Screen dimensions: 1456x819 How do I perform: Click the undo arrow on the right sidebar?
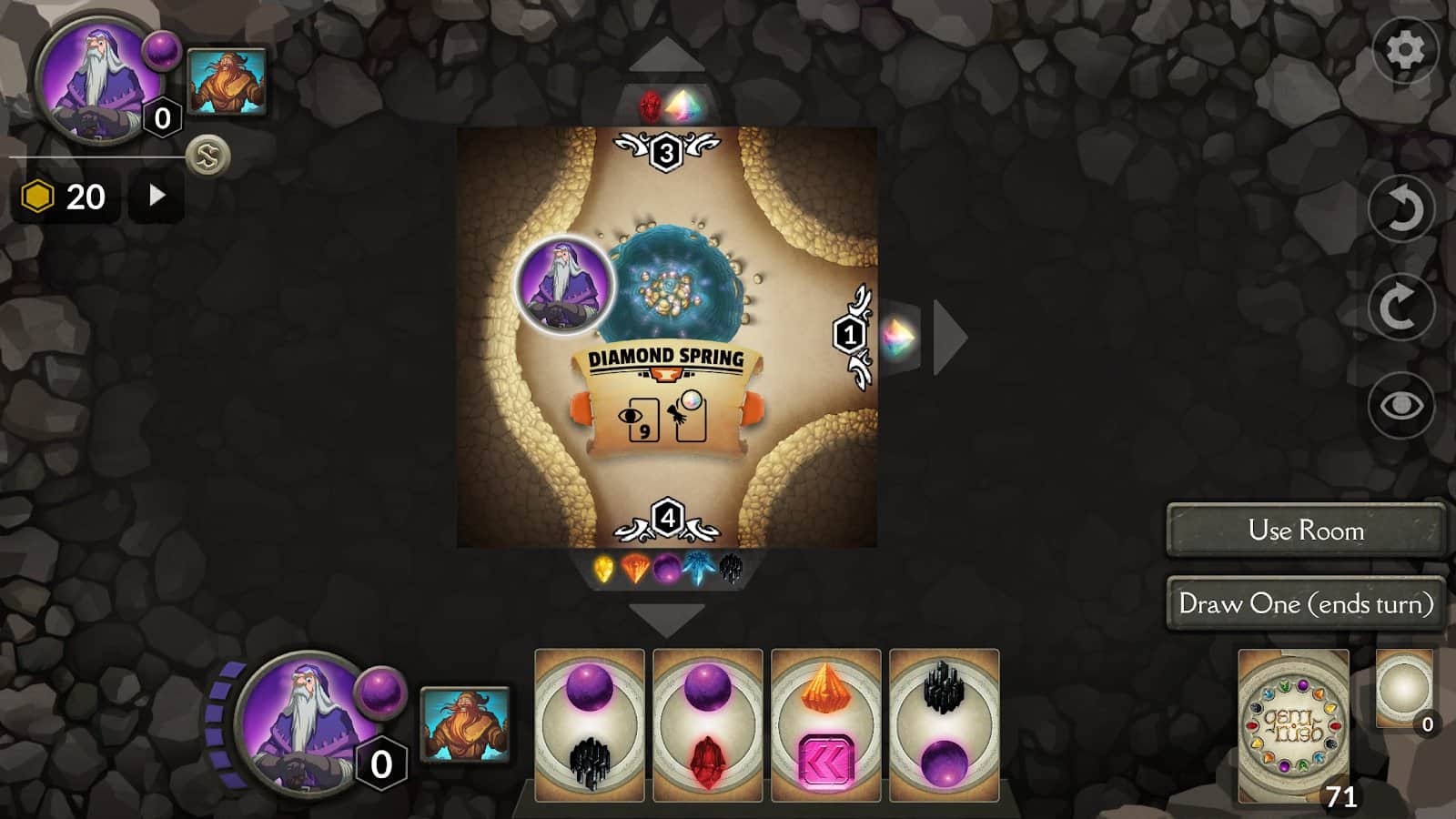click(1402, 209)
